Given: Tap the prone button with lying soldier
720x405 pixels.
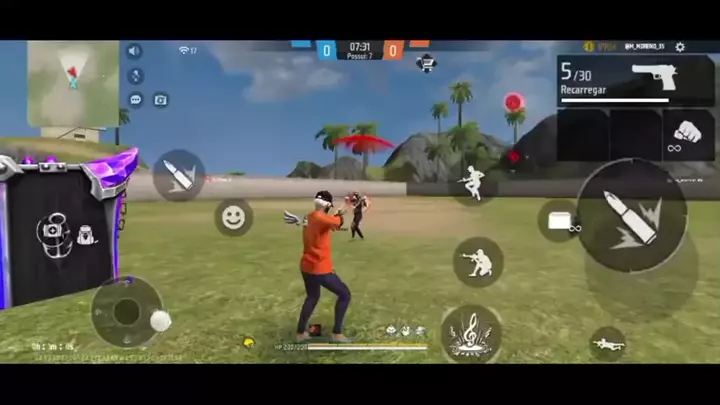Looking at the screenshot, I should (x=607, y=344).
